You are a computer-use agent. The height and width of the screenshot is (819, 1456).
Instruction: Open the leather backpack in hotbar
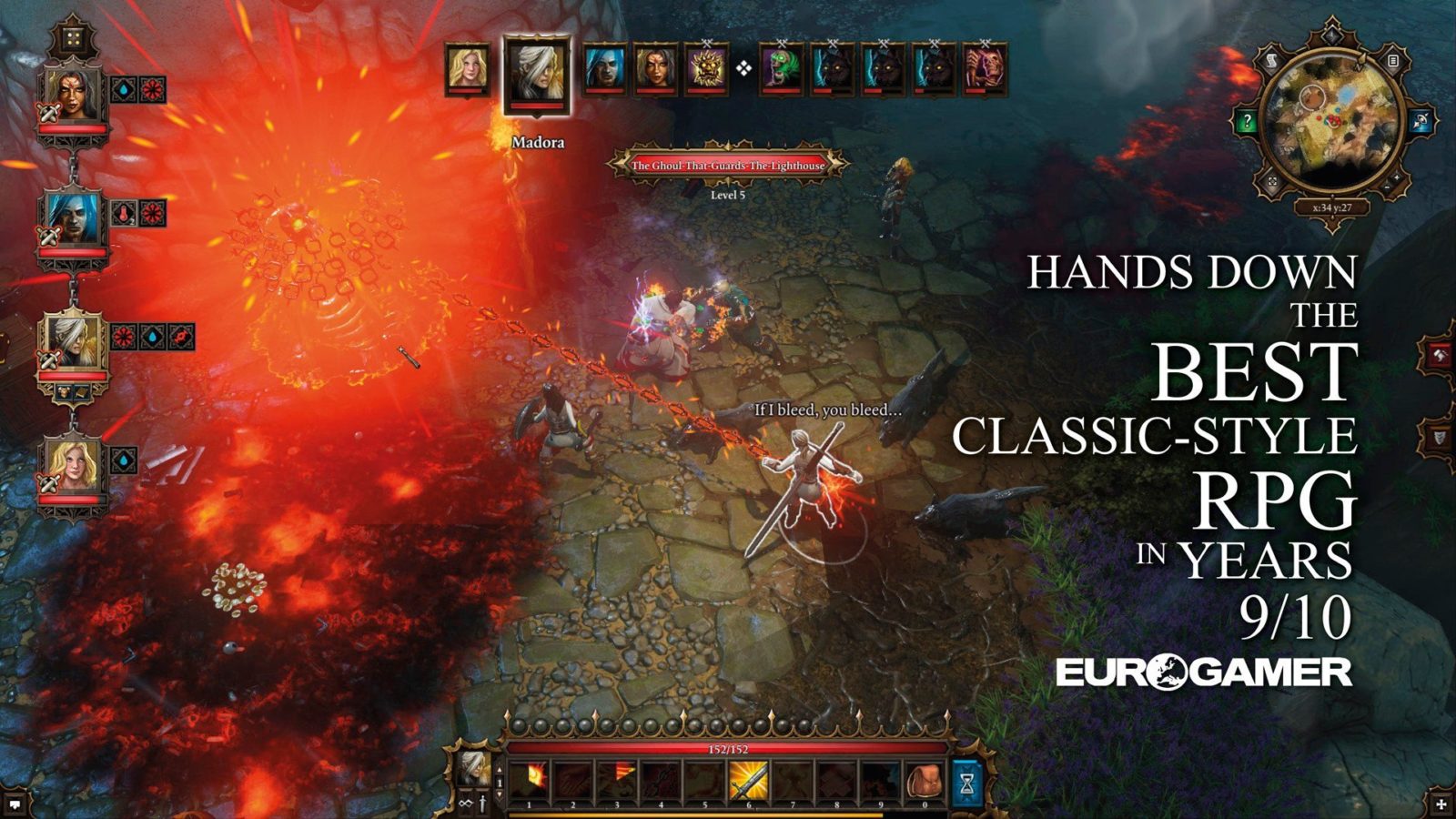(924, 781)
